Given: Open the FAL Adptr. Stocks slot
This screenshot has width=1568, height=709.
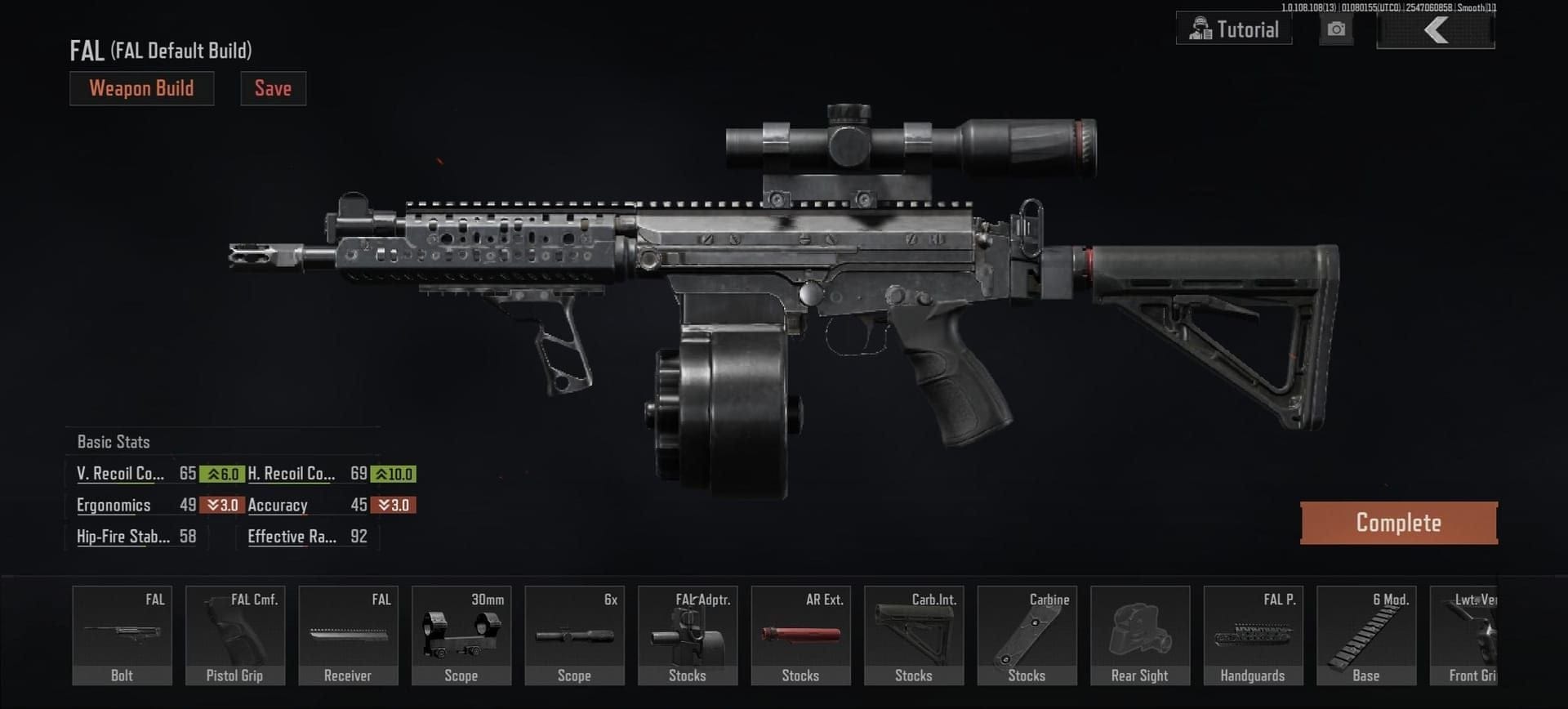Looking at the screenshot, I should pos(688,636).
